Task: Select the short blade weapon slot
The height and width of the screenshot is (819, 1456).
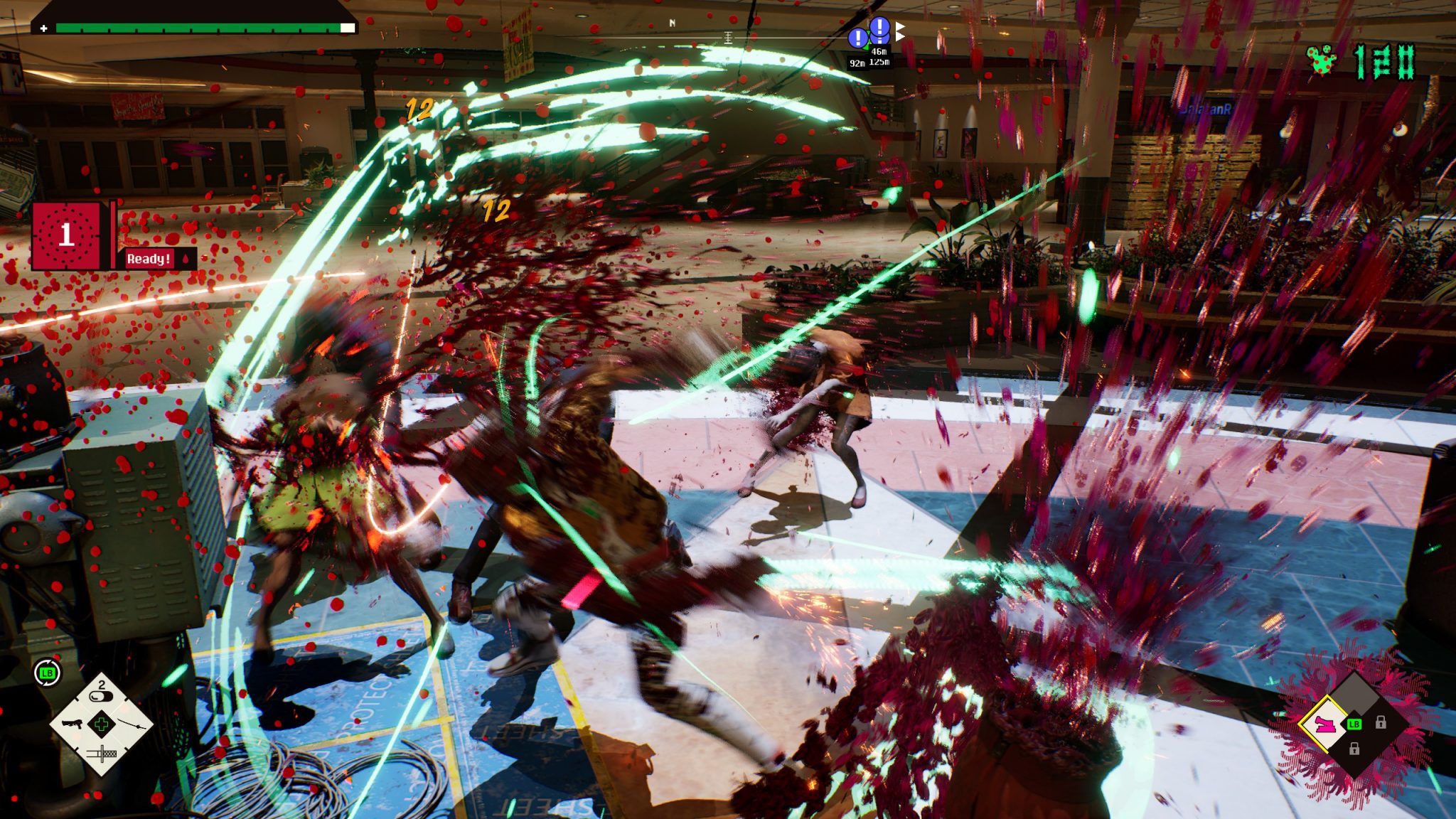Action: tap(102, 752)
